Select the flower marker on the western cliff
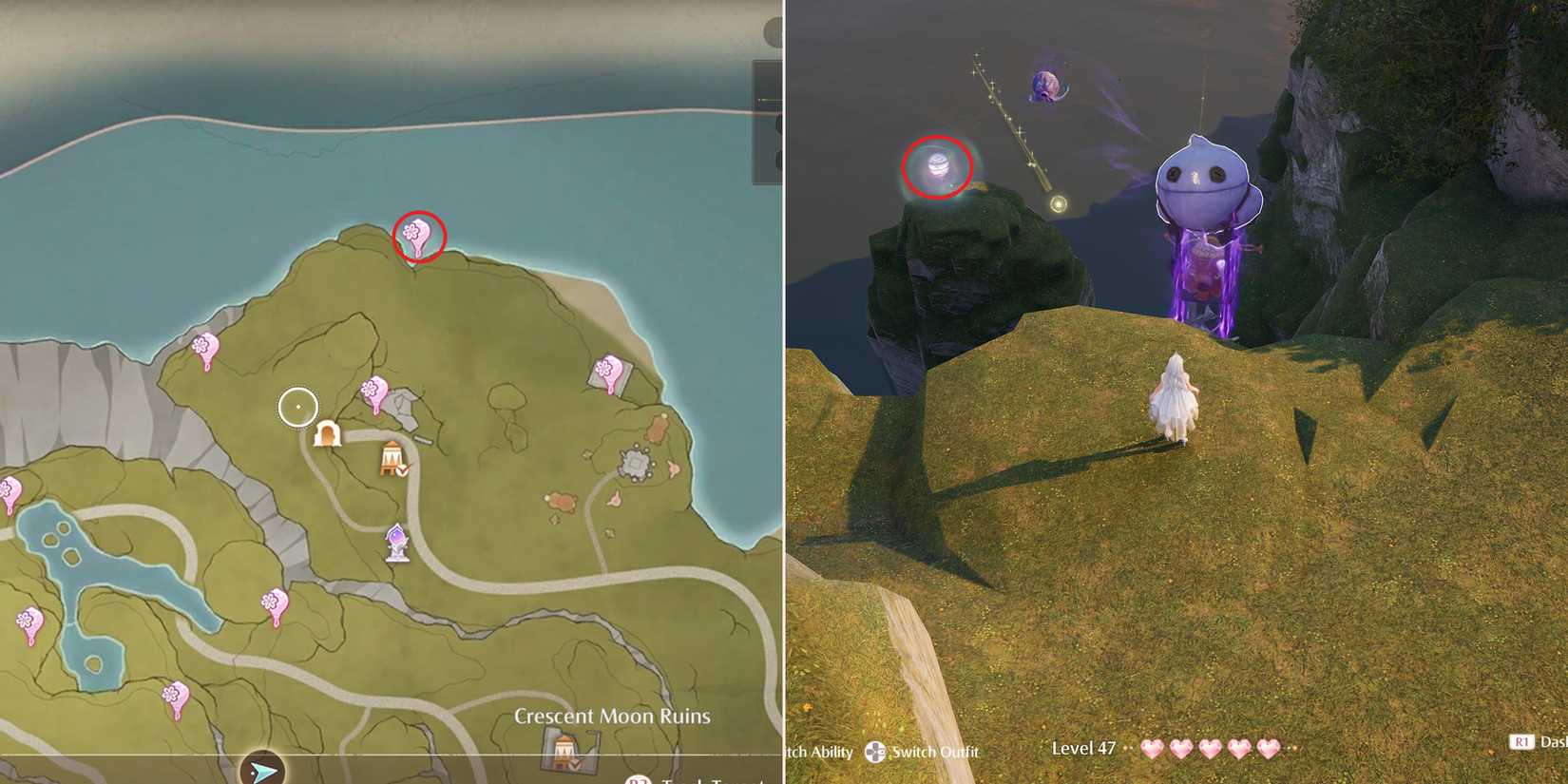 [202, 347]
